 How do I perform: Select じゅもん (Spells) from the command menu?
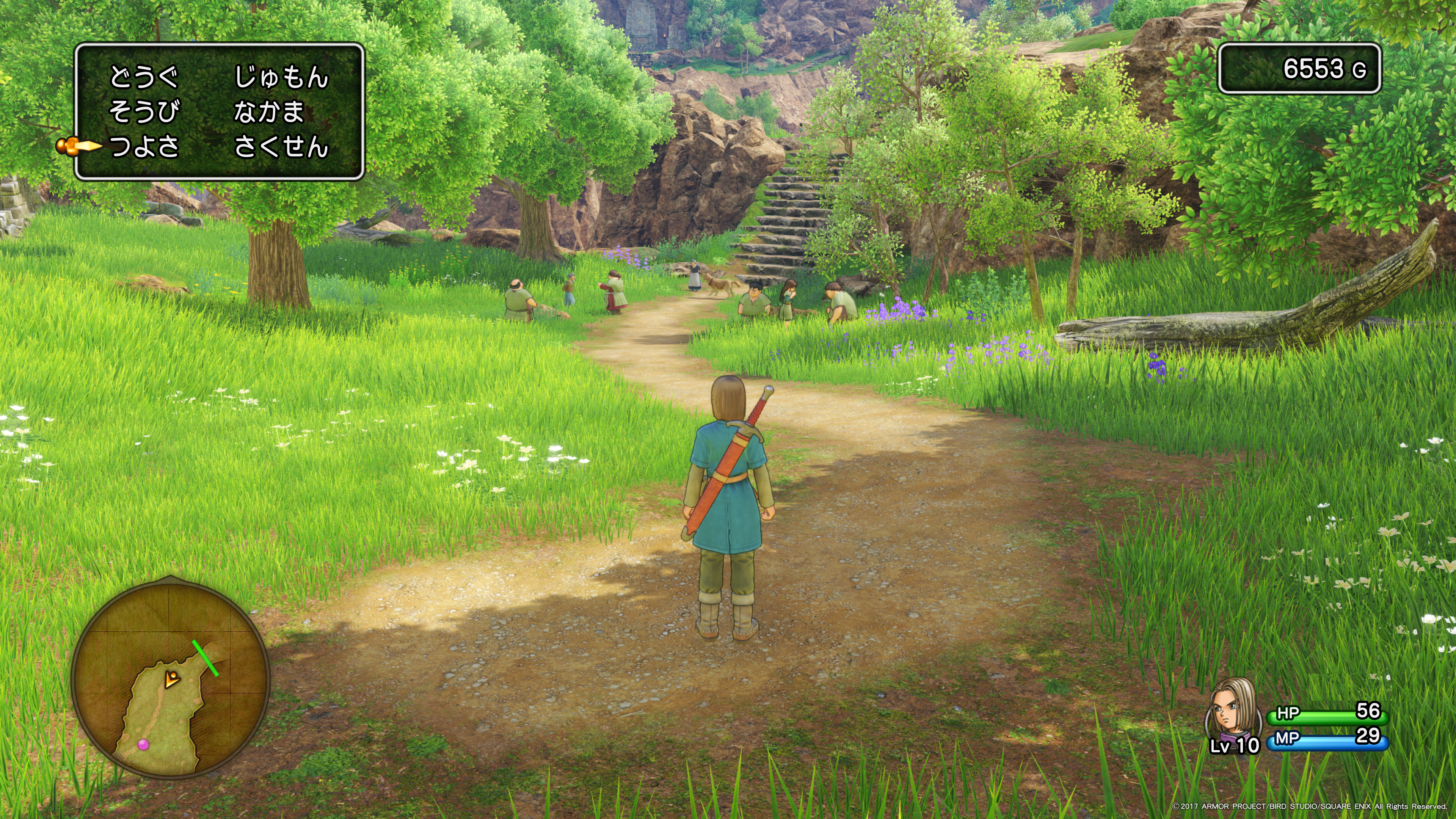[281, 77]
